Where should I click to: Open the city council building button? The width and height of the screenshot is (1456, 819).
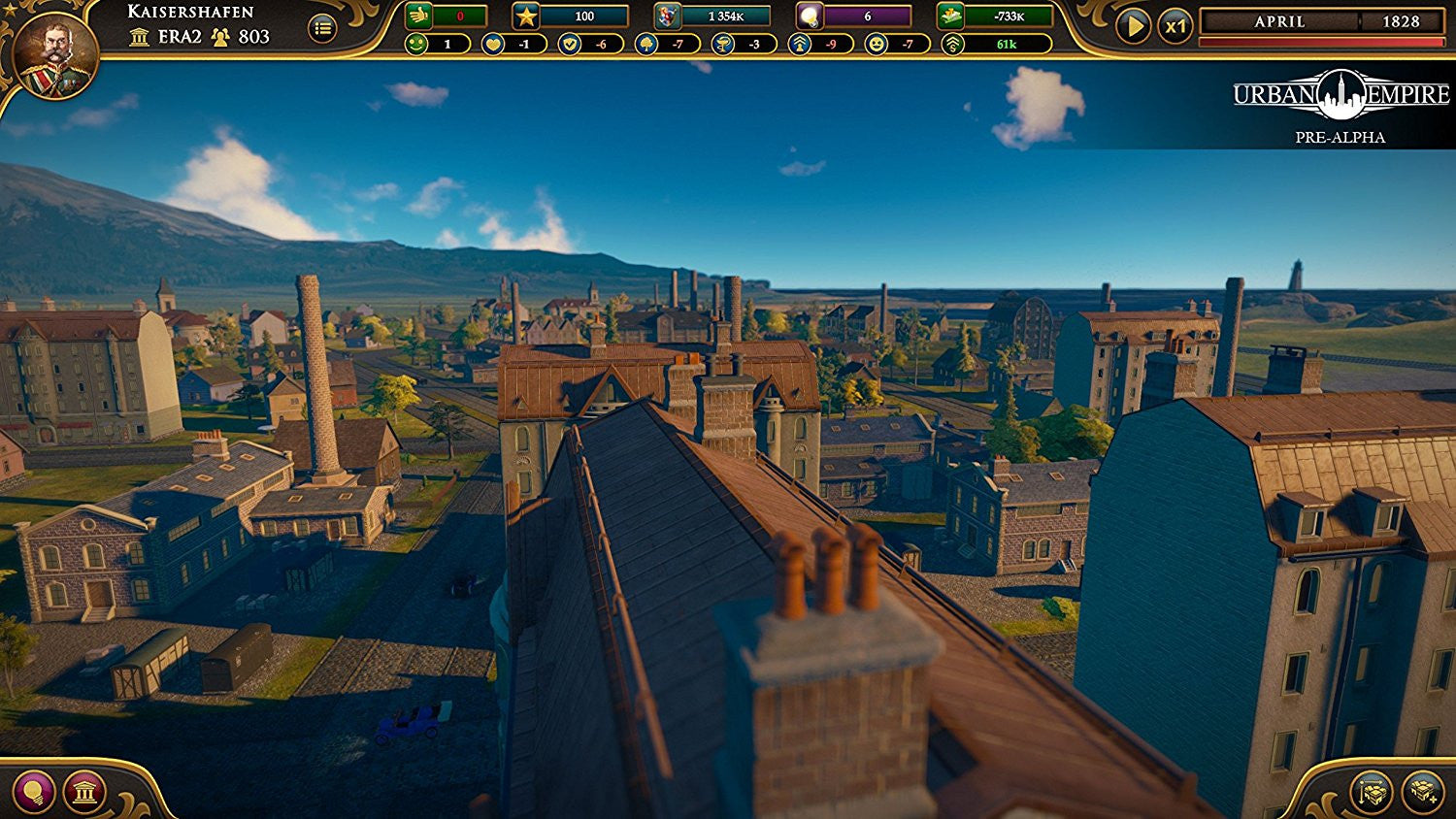tap(84, 793)
